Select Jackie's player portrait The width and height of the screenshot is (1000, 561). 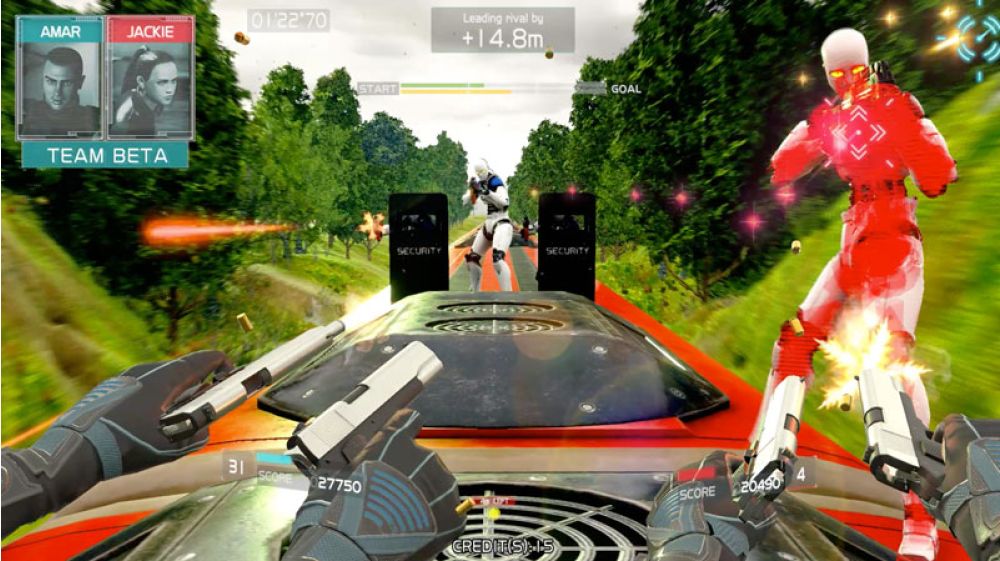(149, 88)
